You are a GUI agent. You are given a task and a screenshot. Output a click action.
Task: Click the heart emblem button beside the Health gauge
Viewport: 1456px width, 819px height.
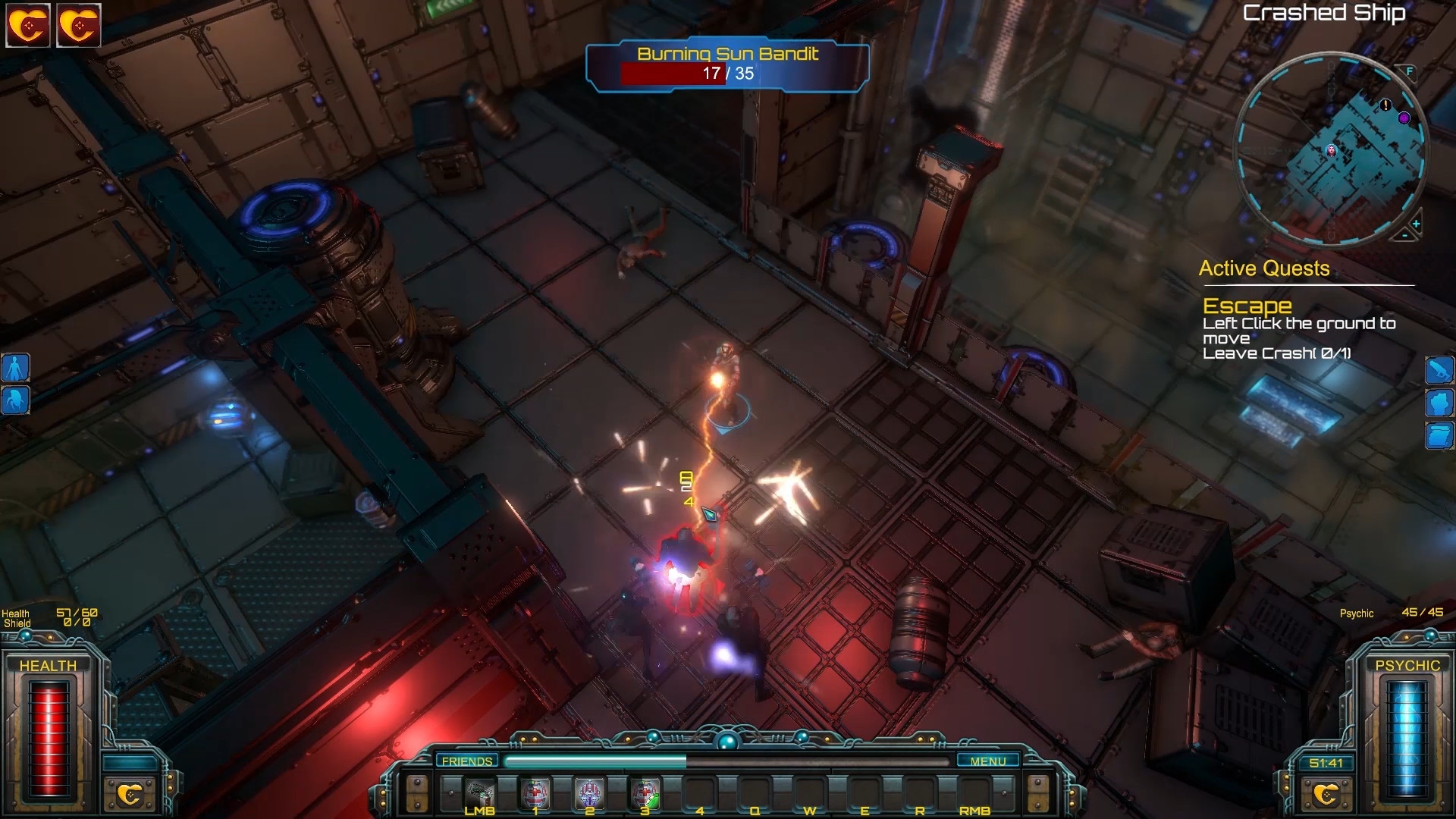click(130, 794)
